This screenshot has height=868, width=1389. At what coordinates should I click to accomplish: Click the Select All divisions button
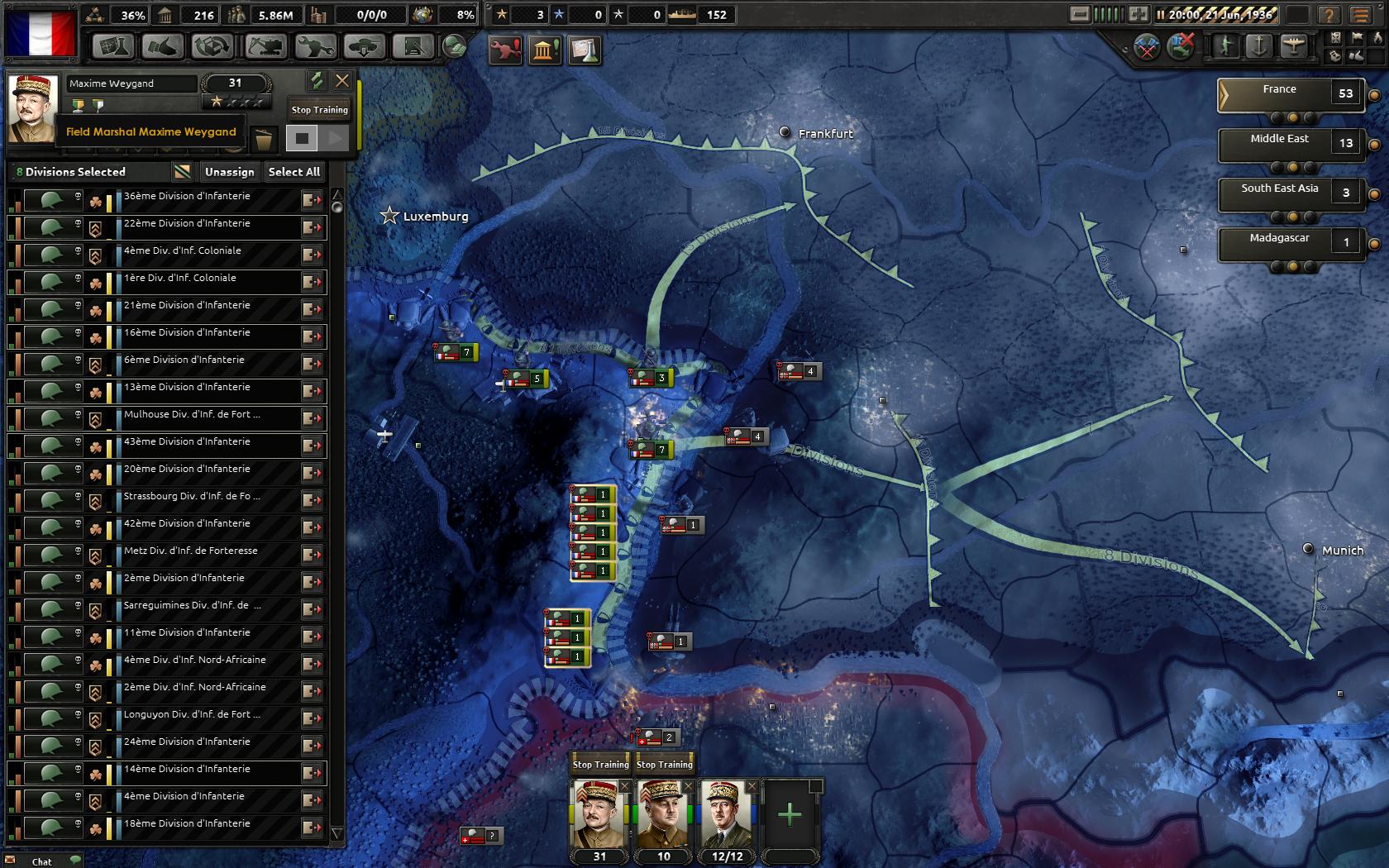click(x=294, y=172)
